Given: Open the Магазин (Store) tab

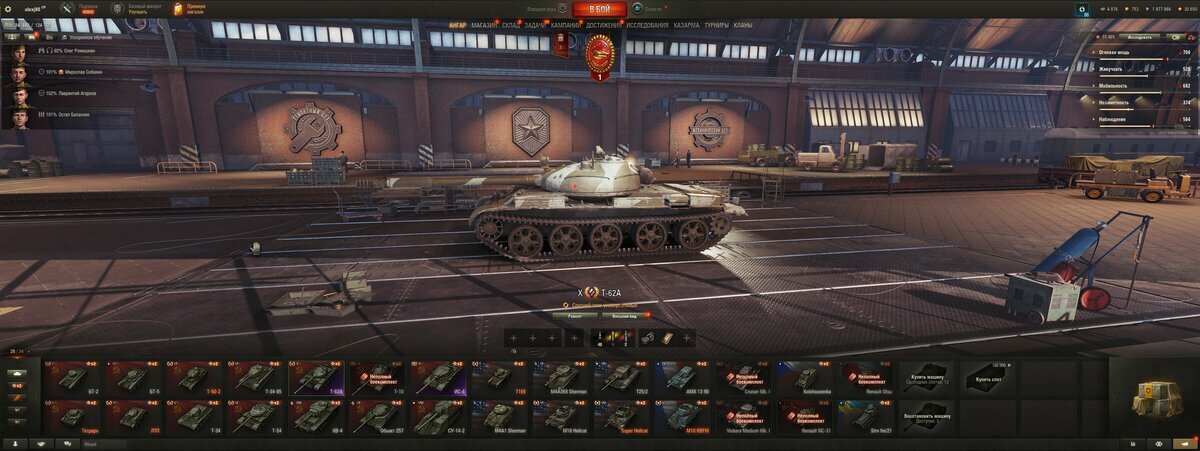Looking at the screenshot, I should [x=483, y=25].
